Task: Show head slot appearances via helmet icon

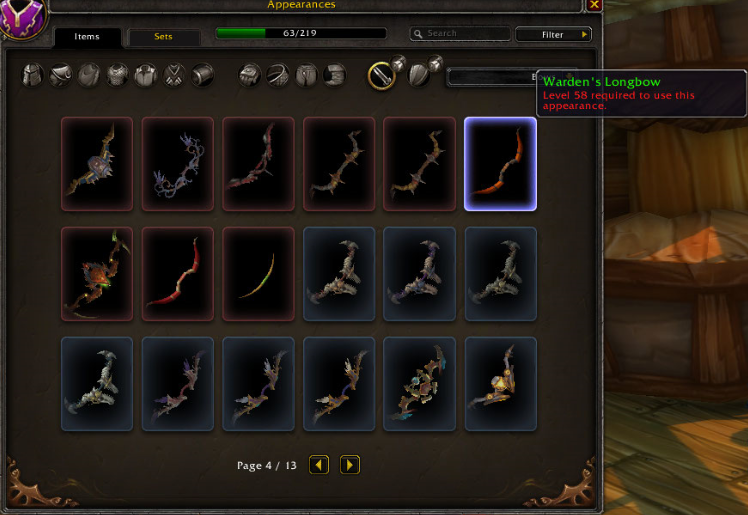Action: click(x=33, y=74)
